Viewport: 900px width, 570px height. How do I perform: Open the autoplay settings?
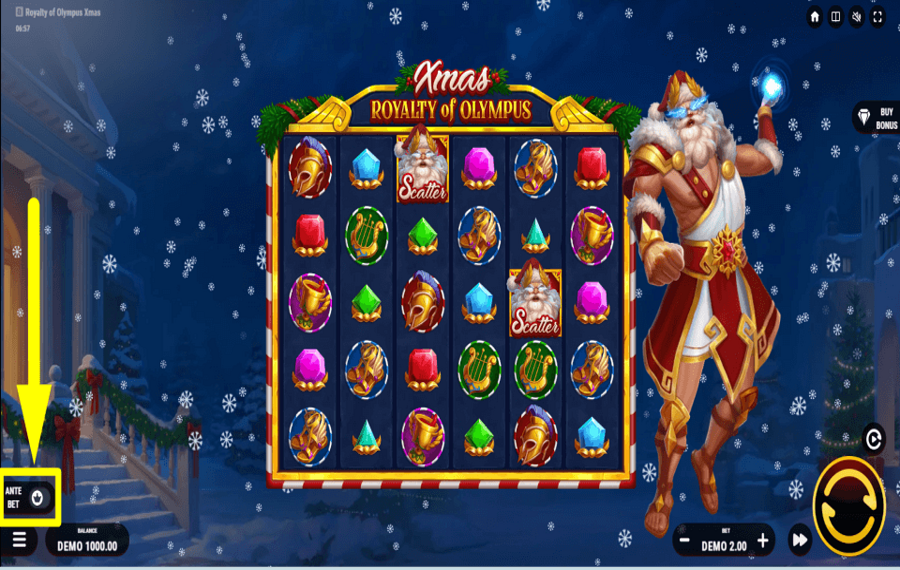pos(874,438)
